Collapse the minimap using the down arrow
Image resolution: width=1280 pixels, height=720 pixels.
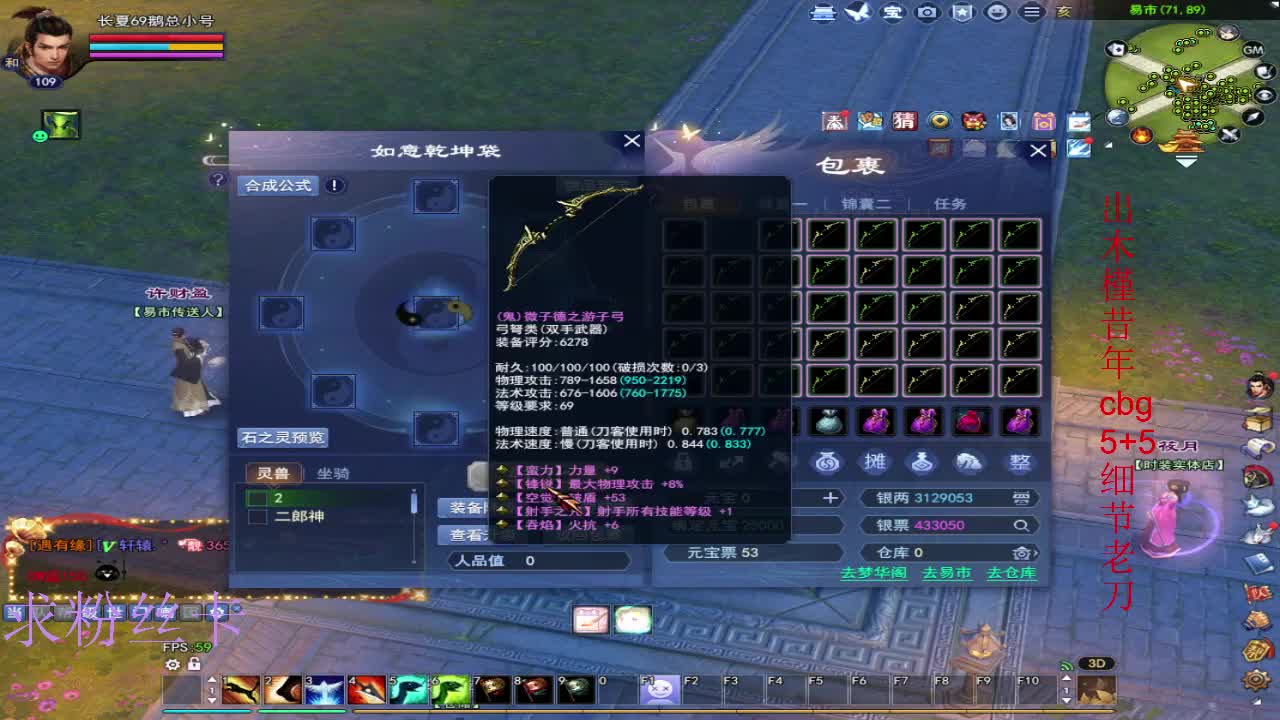[1185, 160]
